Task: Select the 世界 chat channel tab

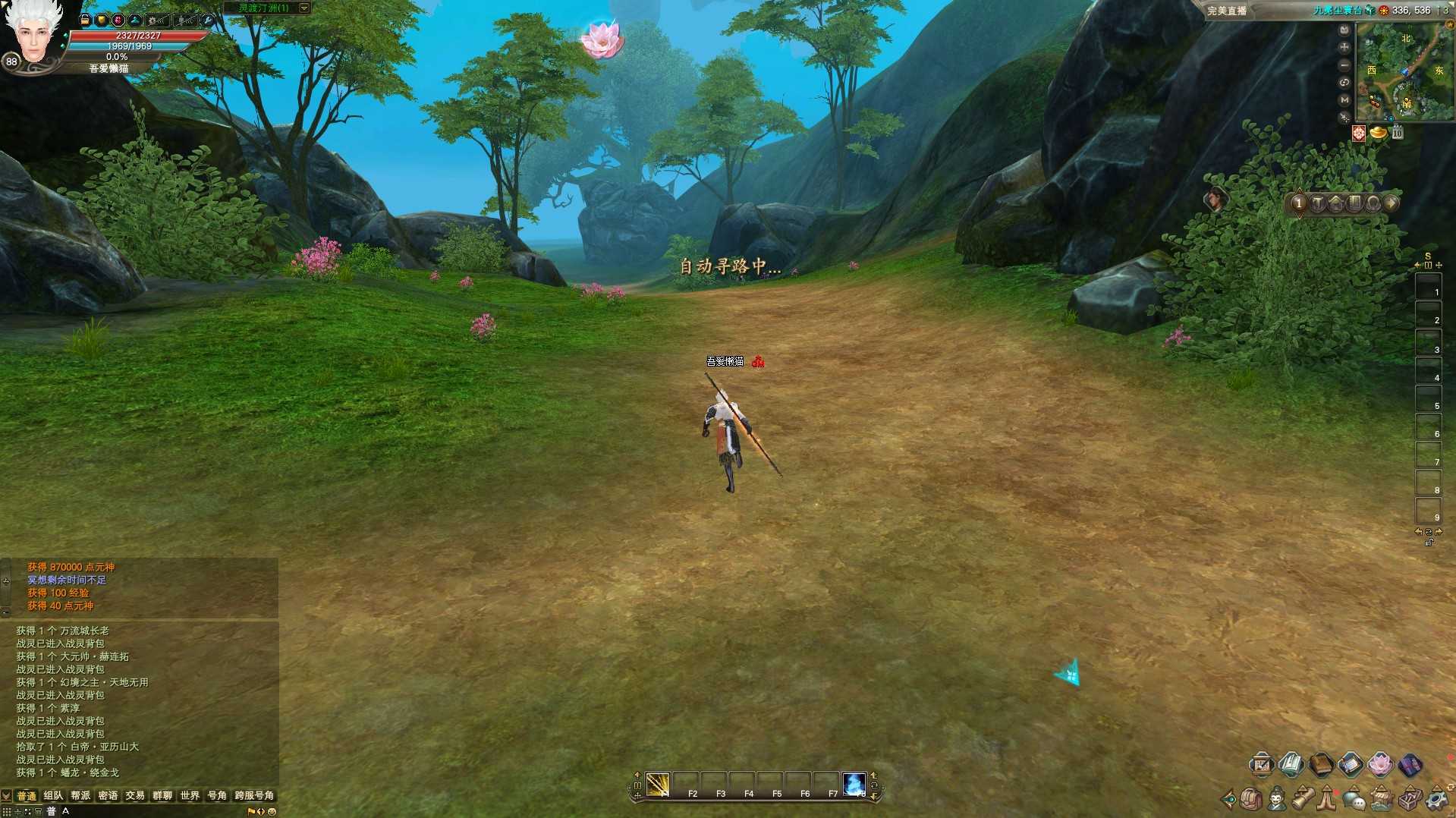Action: [x=190, y=795]
